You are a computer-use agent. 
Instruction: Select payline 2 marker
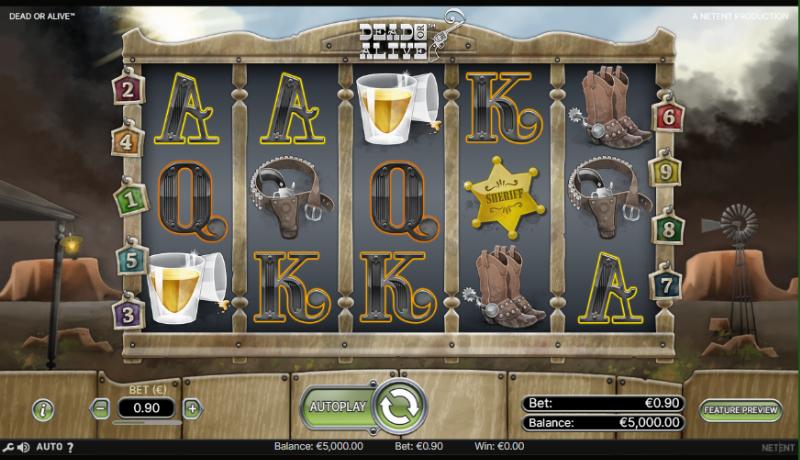point(127,90)
